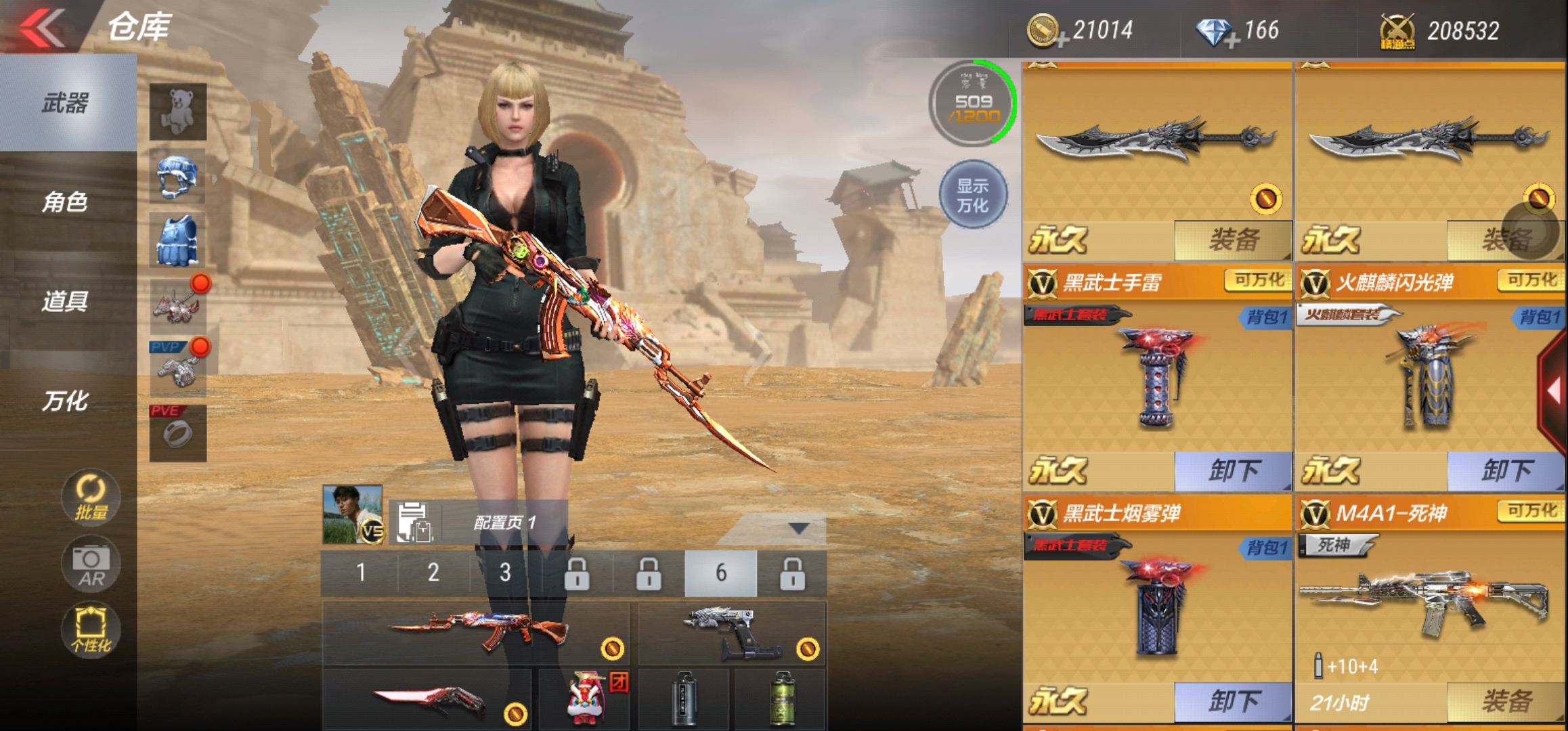The height and width of the screenshot is (731, 1568).
Task: Select the blue helmet equipment slot
Action: pos(177,176)
